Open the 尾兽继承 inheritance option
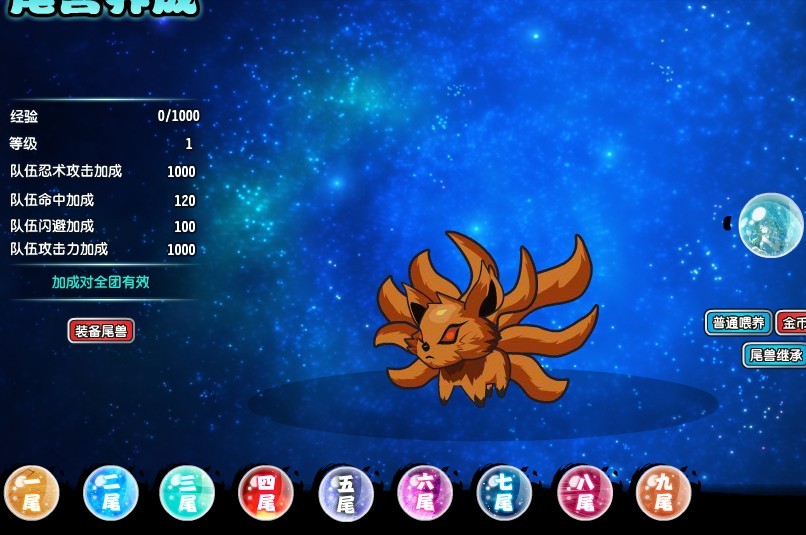This screenshot has width=806, height=535. click(x=775, y=355)
